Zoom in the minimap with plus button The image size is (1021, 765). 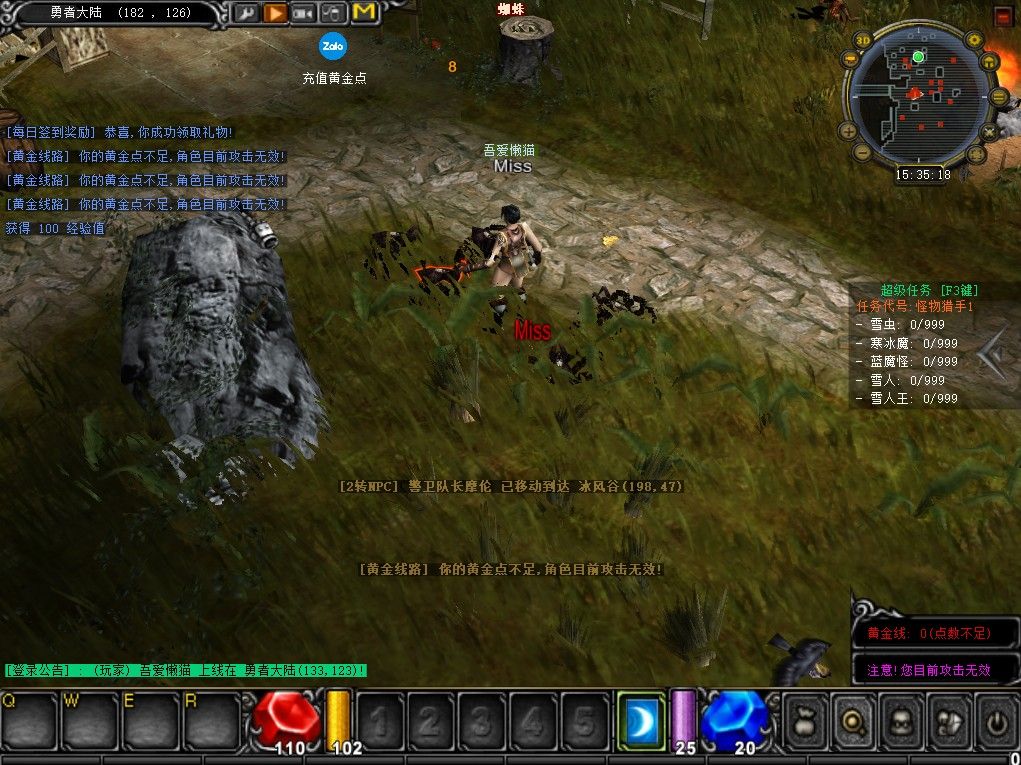point(848,130)
